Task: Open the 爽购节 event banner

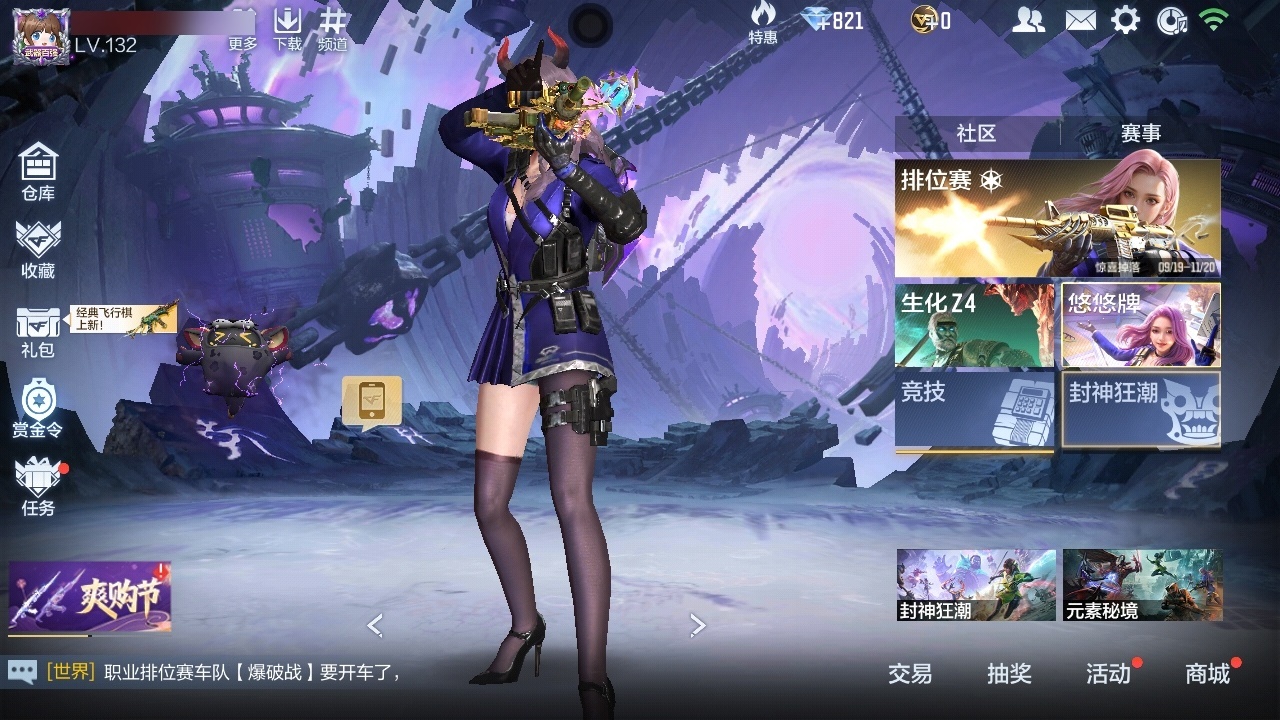Action: [90, 598]
